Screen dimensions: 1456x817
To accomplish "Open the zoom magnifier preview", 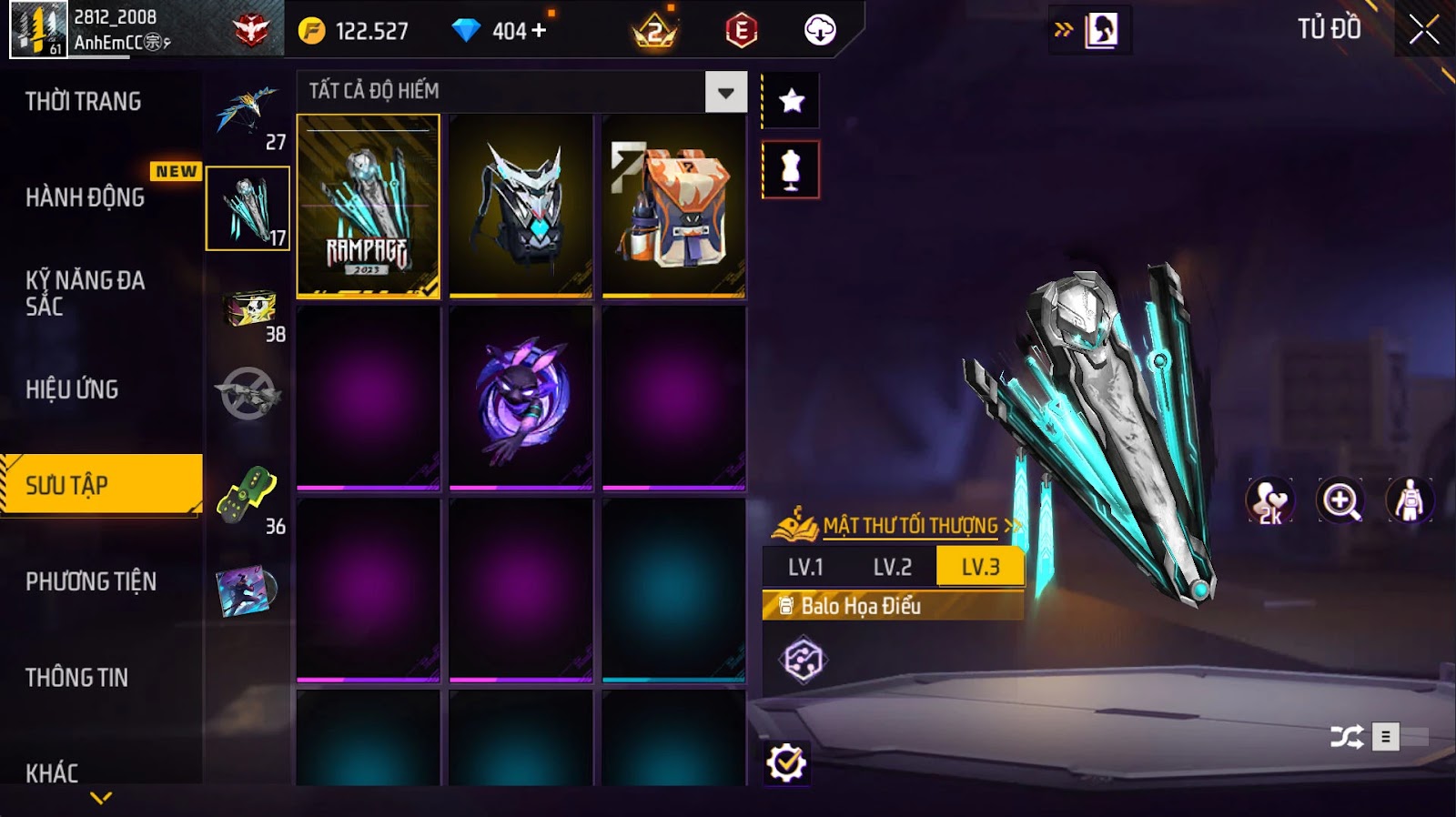I will click(x=1340, y=500).
